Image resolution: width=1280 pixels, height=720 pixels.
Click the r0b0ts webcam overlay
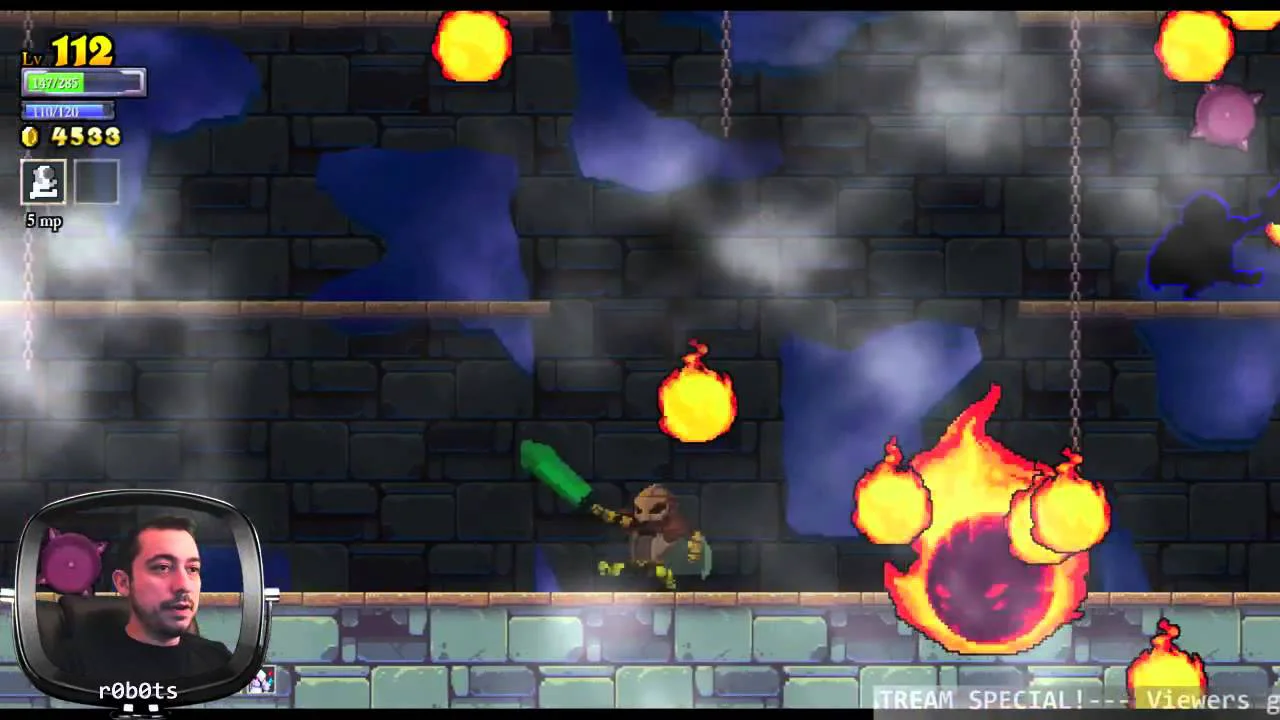point(140,595)
